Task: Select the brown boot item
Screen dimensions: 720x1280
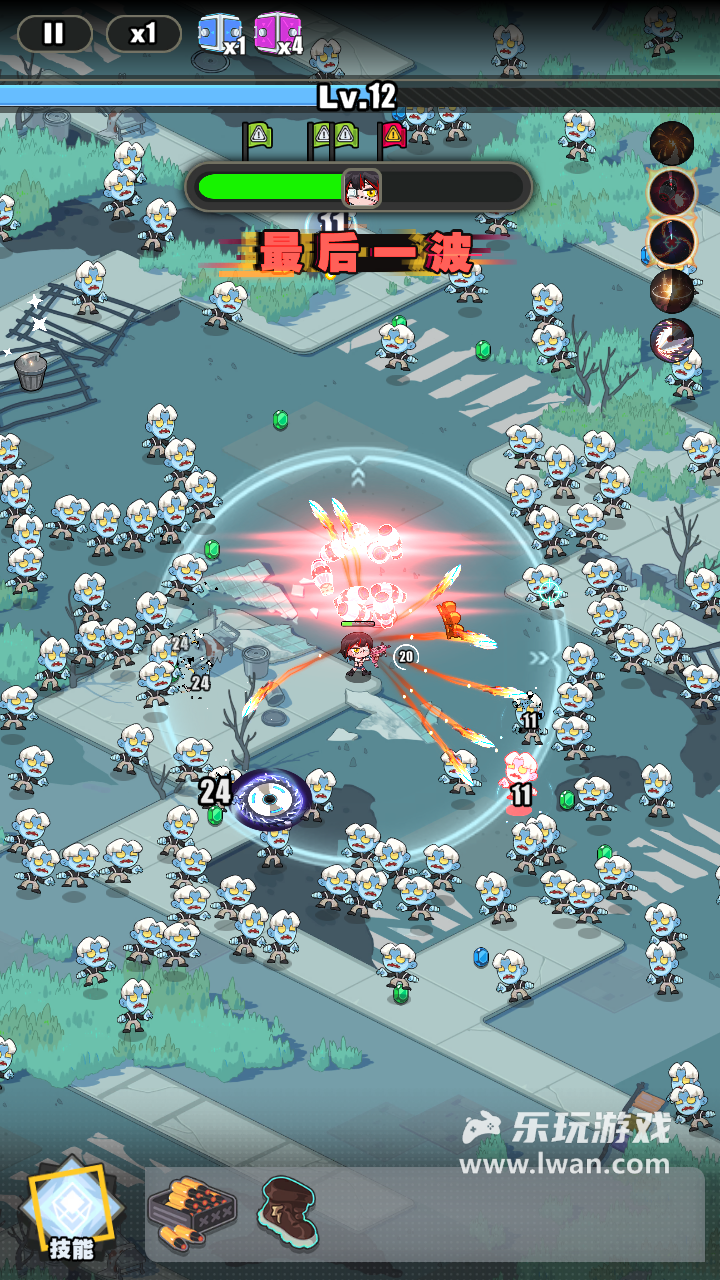Action: (289, 1211)
